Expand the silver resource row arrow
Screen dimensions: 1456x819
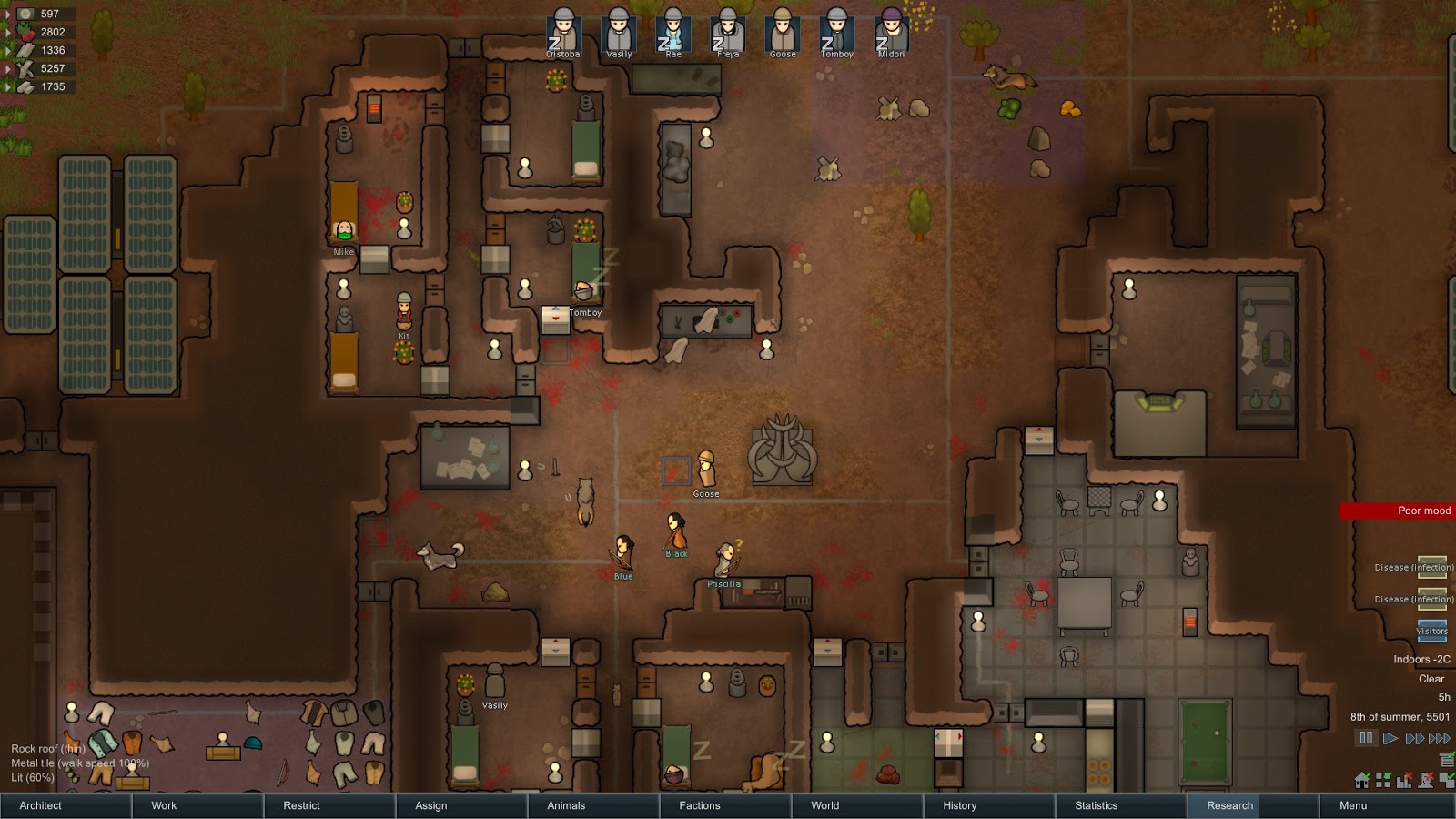8,14
